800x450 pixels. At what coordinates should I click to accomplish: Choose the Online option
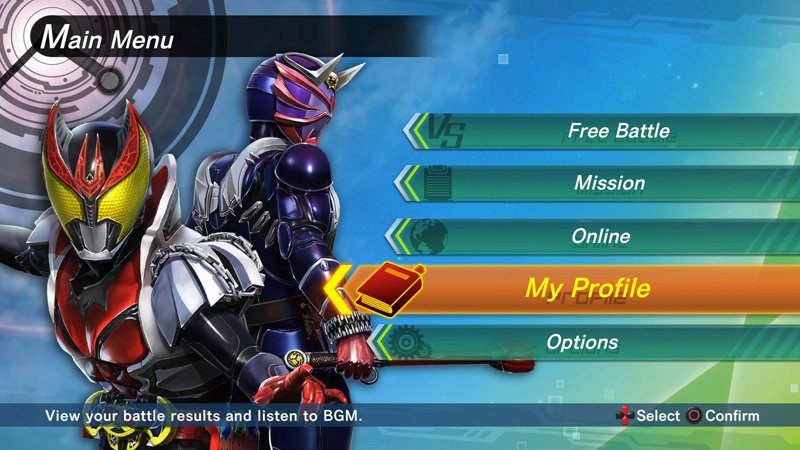pos(601,237)
